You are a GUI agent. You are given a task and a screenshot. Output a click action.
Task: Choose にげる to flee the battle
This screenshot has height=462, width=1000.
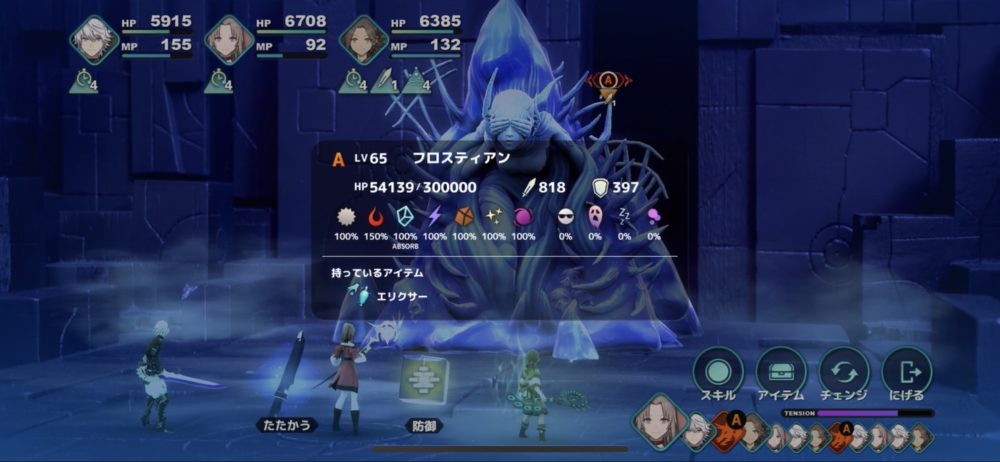[x=907, y=372]
